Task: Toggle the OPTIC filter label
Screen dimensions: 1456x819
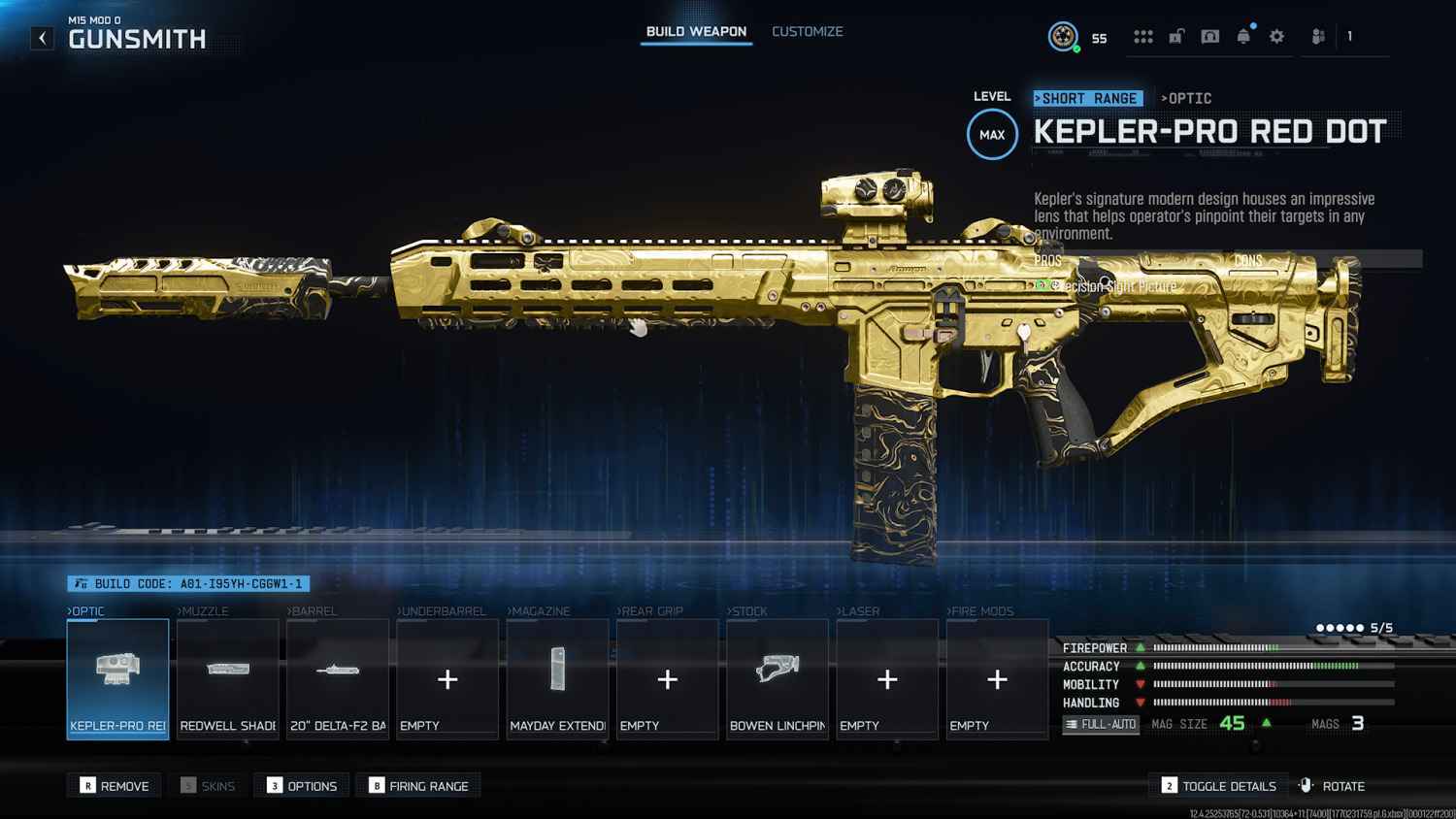Action: [x=1186, y=98]
